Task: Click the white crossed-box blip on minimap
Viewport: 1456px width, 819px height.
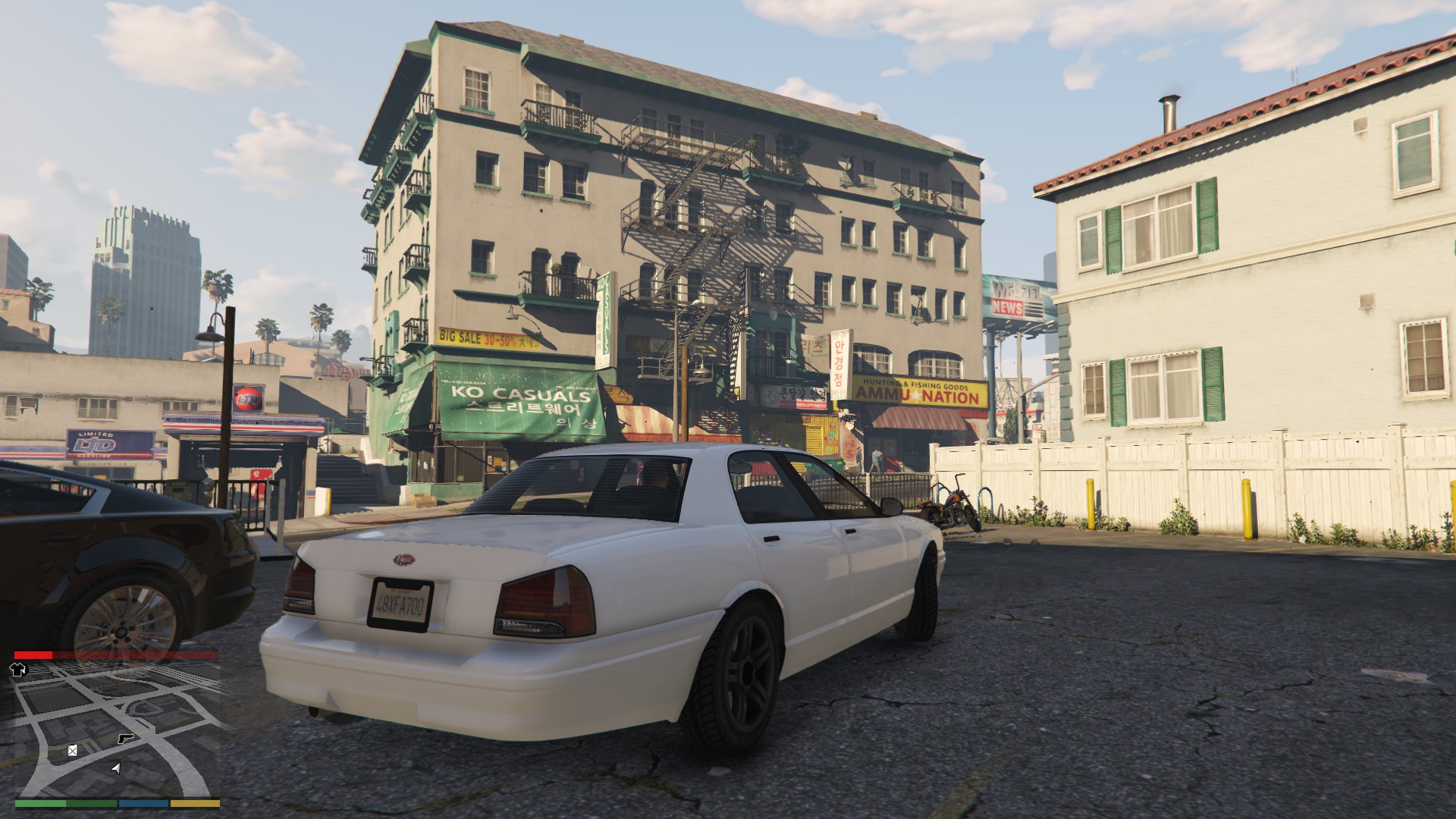Action: 72,751
